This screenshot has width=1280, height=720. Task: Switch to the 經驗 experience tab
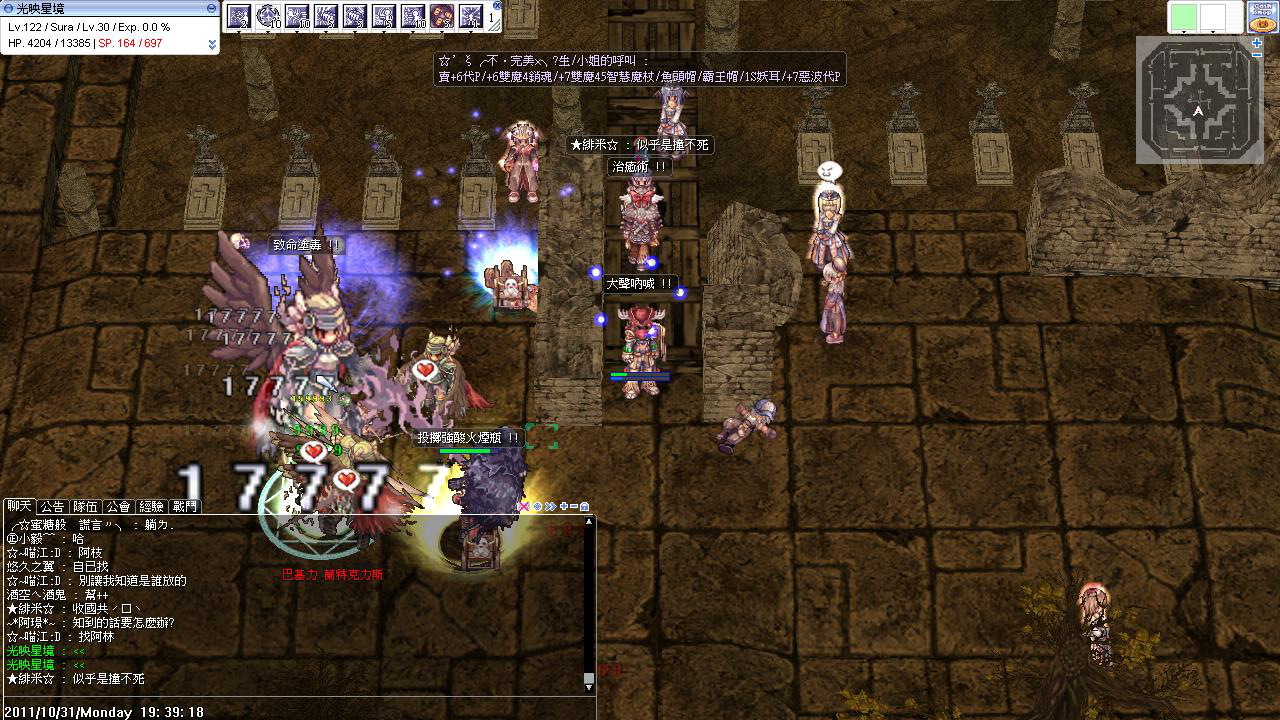pos(151,507)
